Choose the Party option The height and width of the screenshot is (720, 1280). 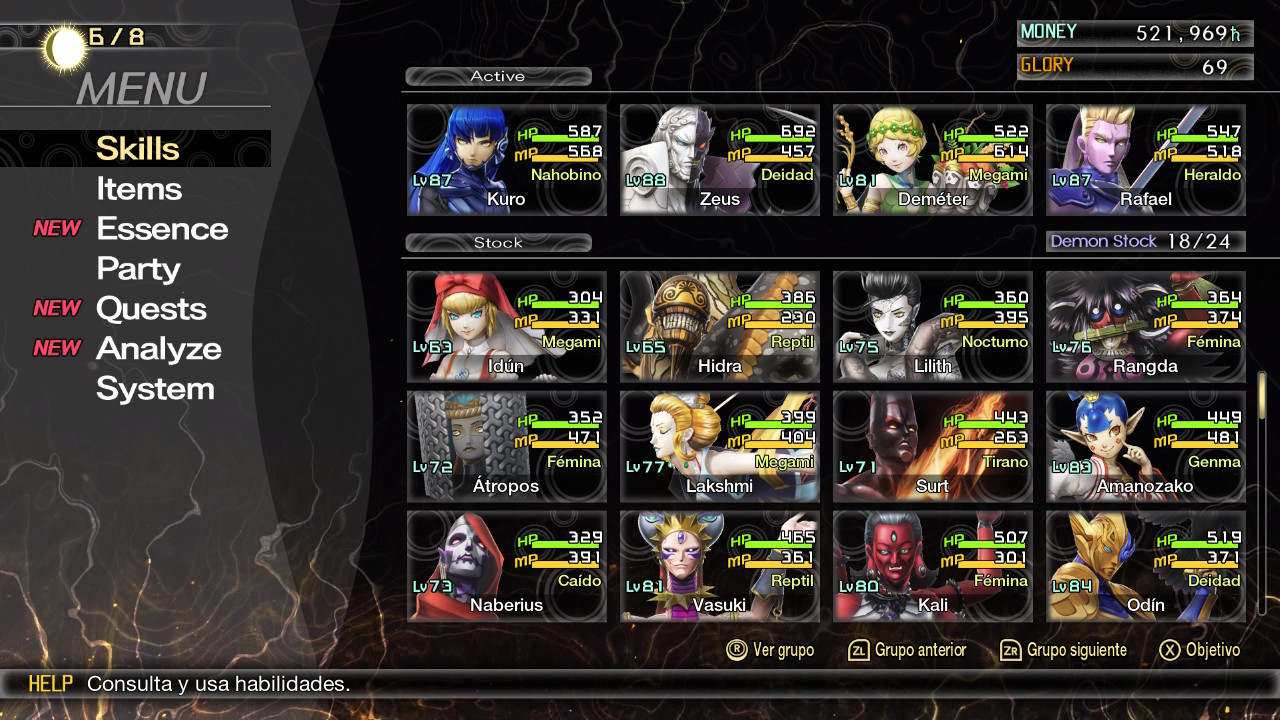138,269
